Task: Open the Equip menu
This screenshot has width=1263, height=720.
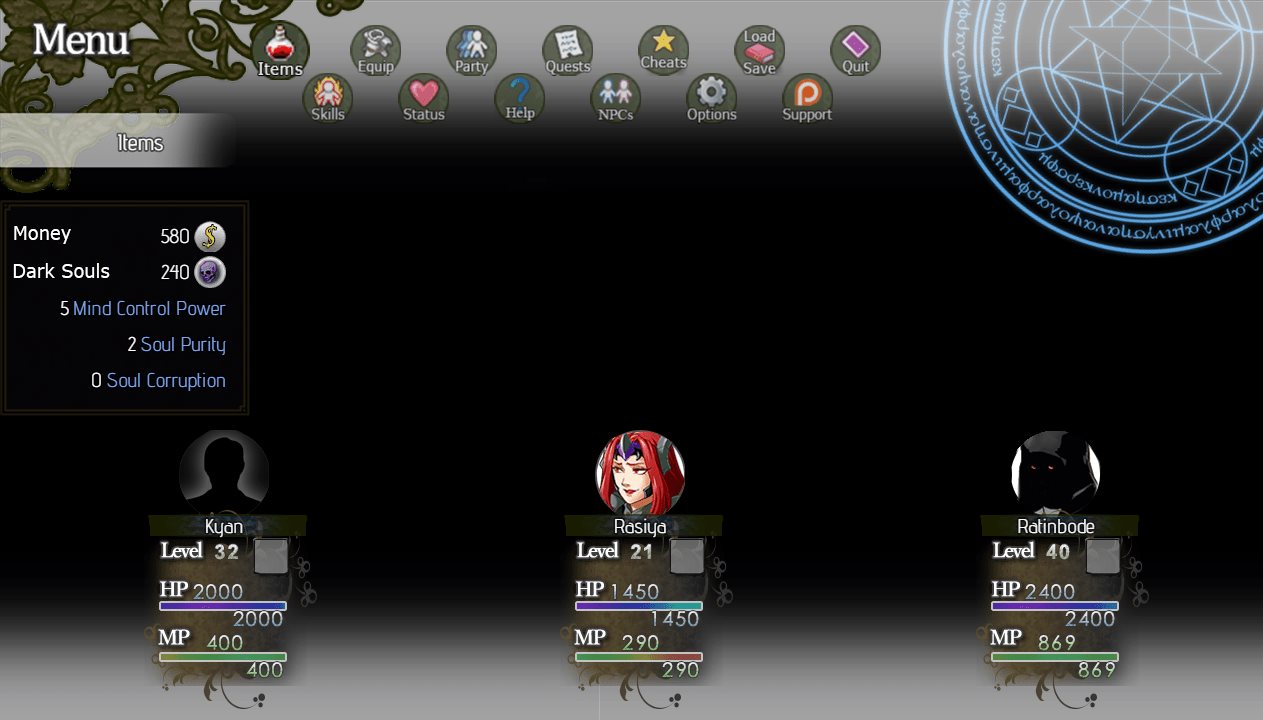Action: click(x=375, y=50)
